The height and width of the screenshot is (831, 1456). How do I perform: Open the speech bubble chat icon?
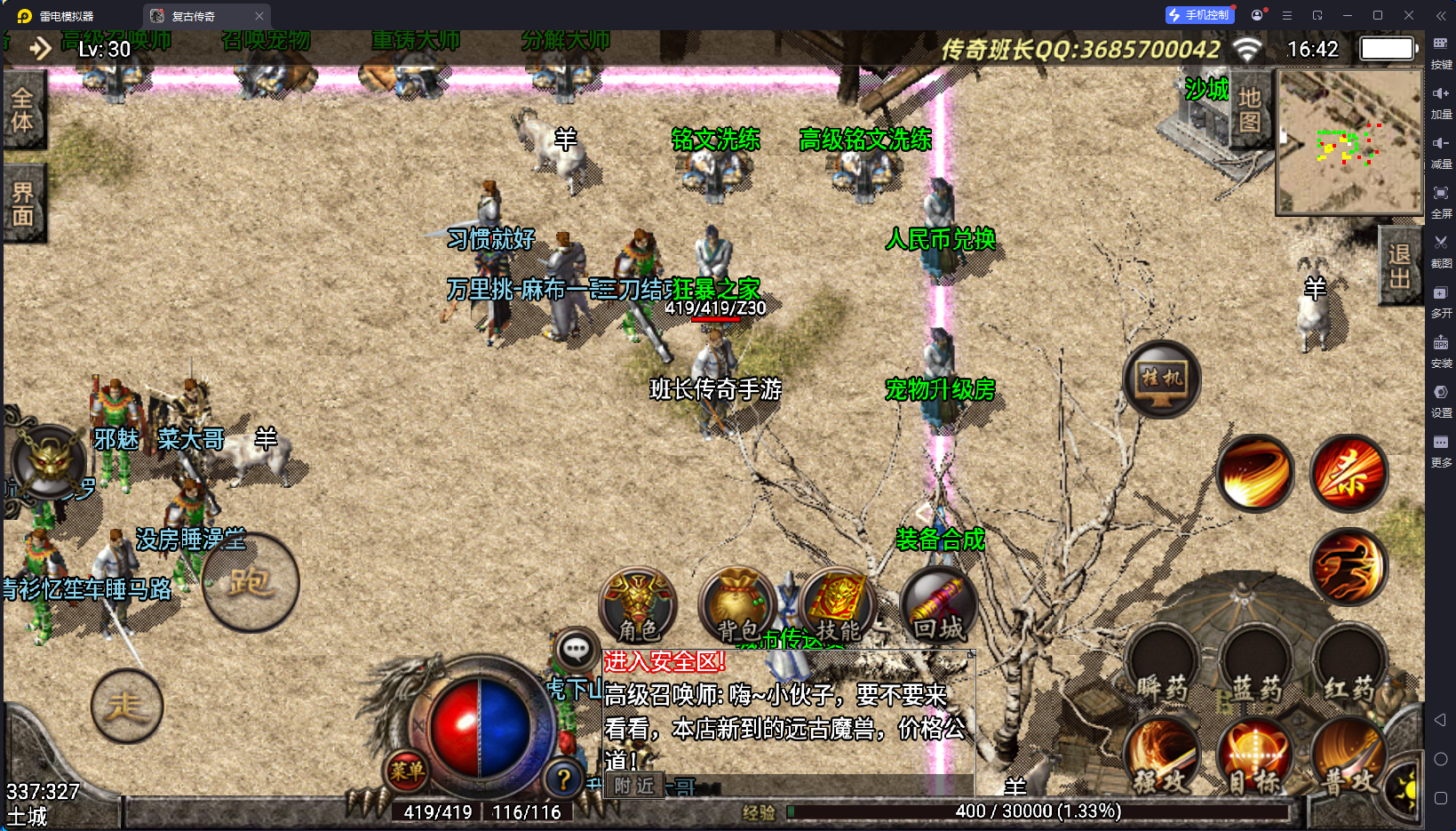[575, 650]
